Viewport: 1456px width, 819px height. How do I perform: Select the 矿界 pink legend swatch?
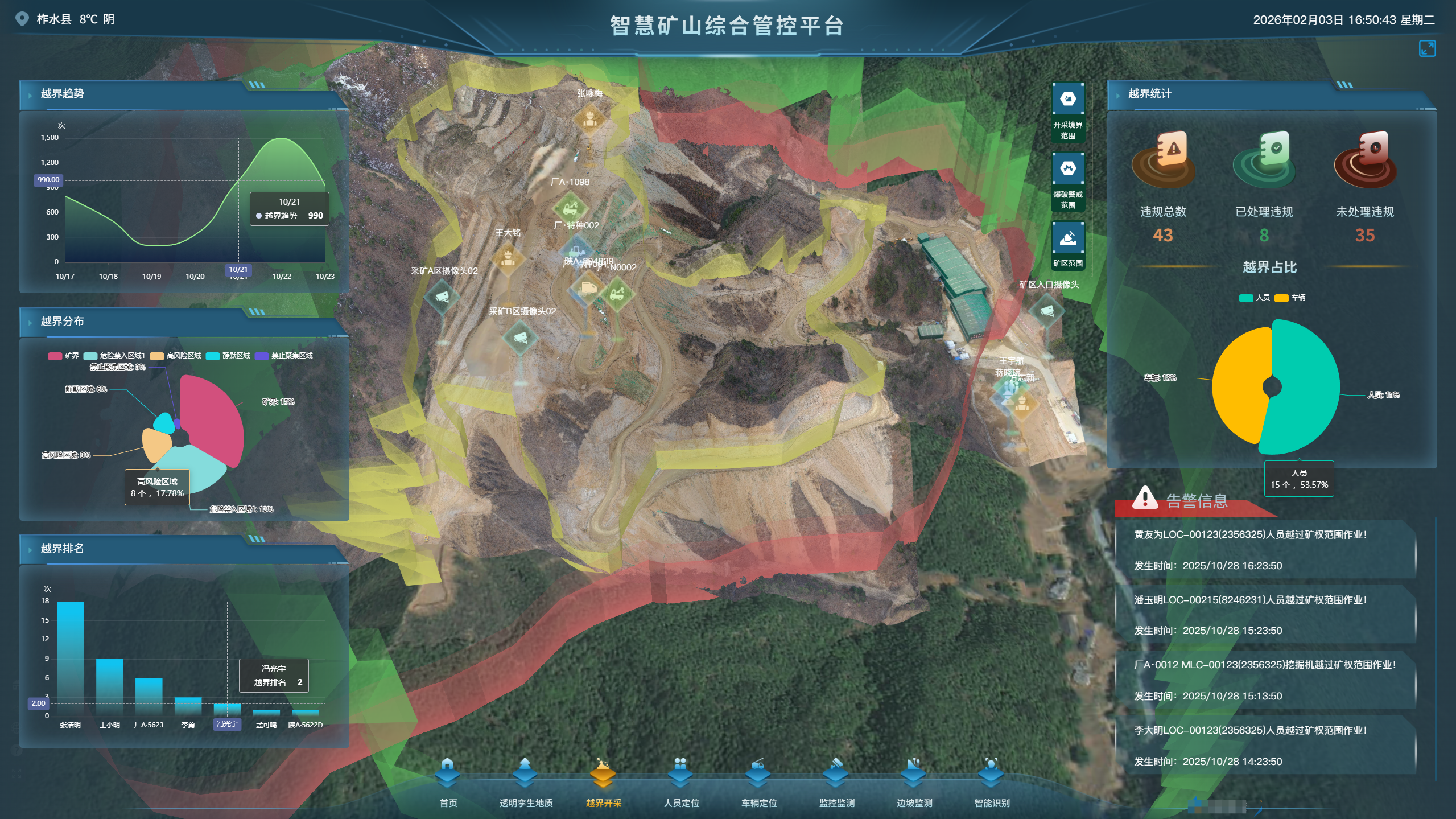click(54, 355)
